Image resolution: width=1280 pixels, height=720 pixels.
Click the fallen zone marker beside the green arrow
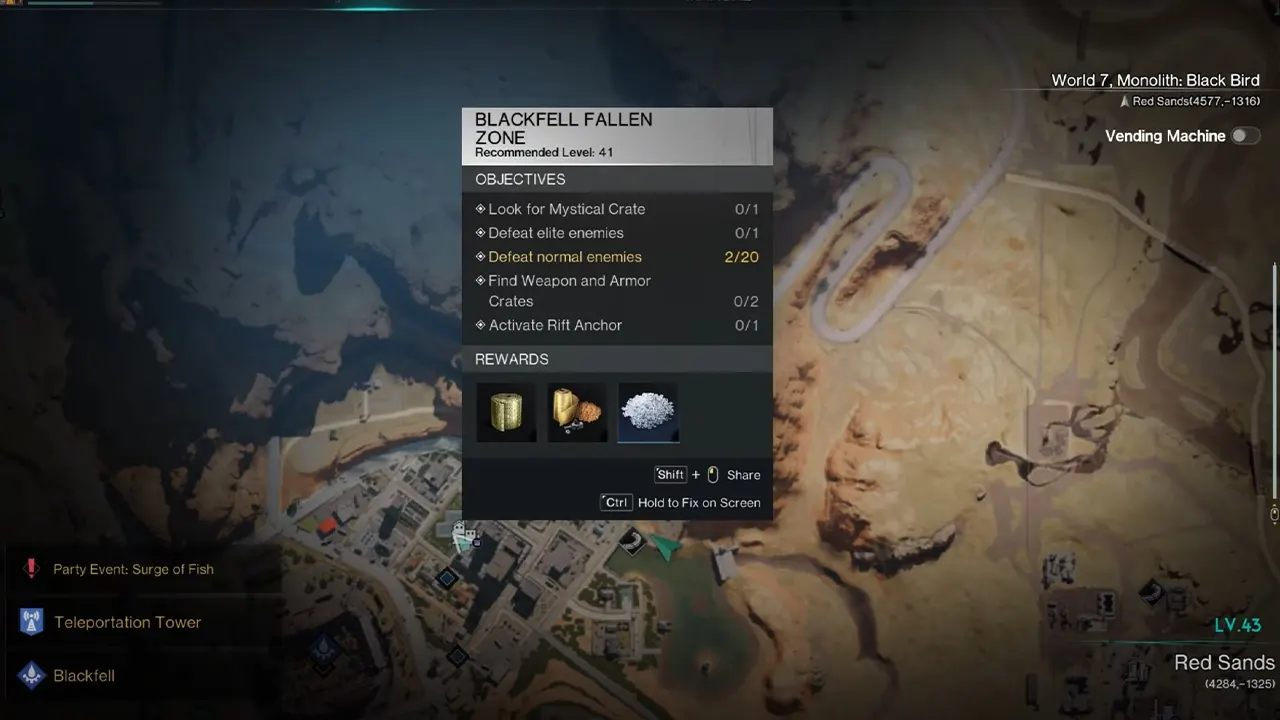(x=631, y=542)
